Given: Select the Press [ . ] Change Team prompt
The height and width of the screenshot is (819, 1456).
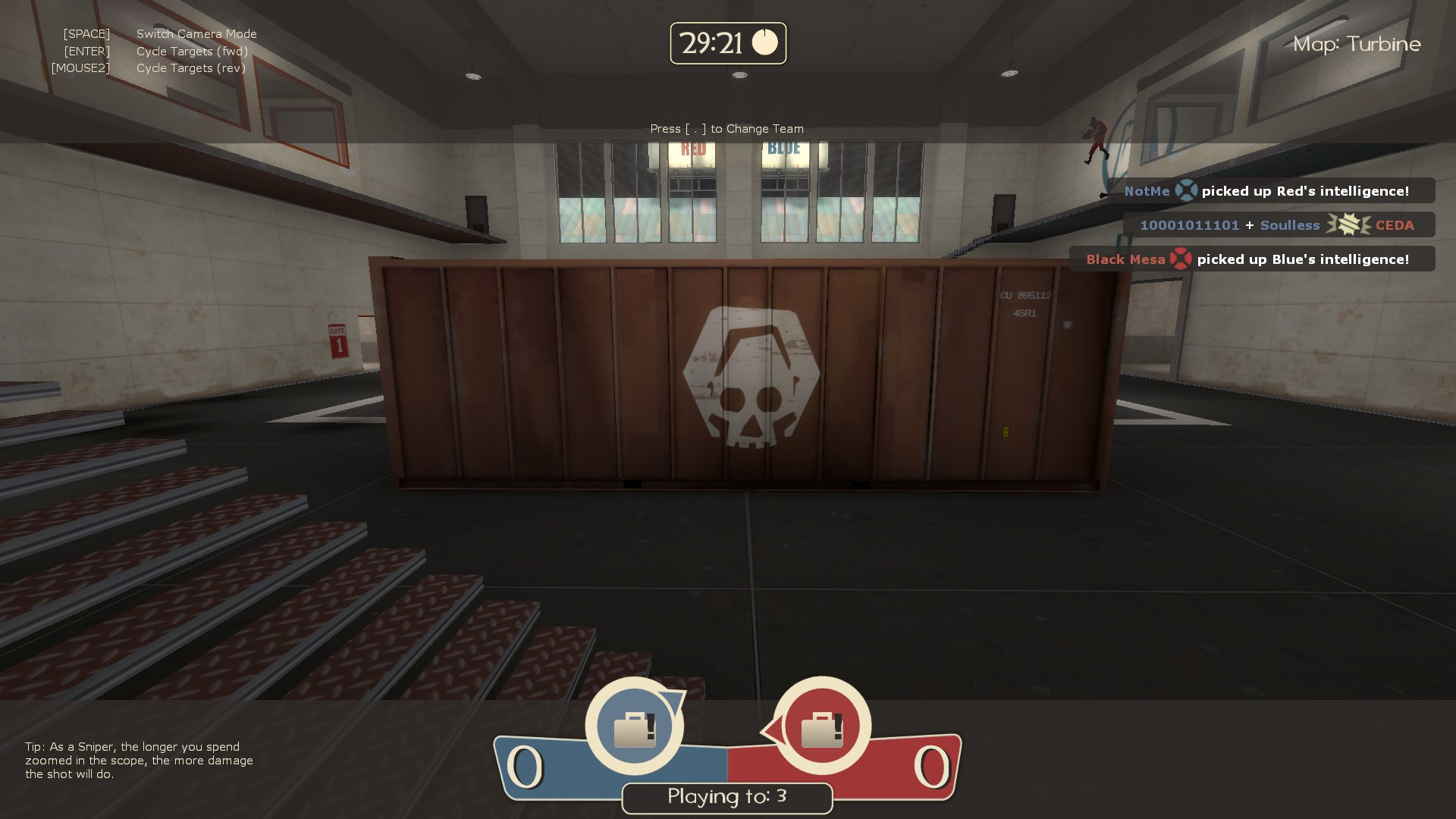Looking at the screenshot, I should (726, 129).
